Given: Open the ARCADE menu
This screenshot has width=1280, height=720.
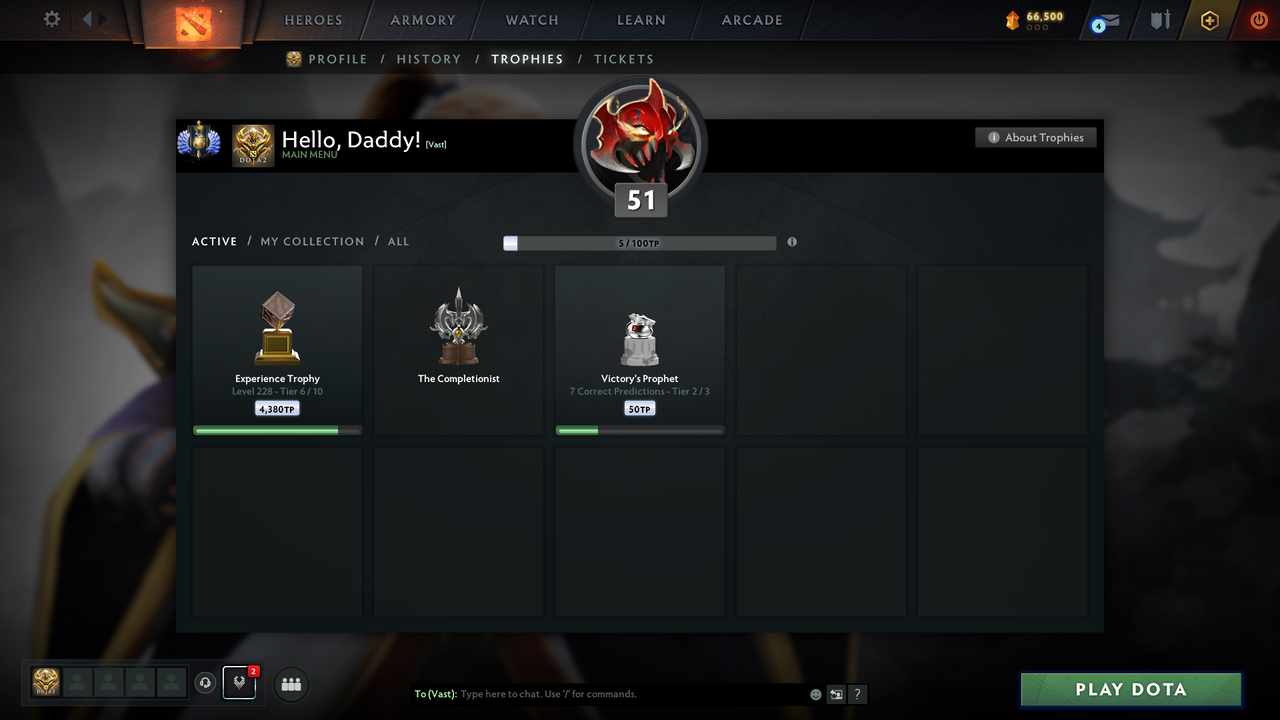Looking at the screenshot, I should click(x=751, y=19).
